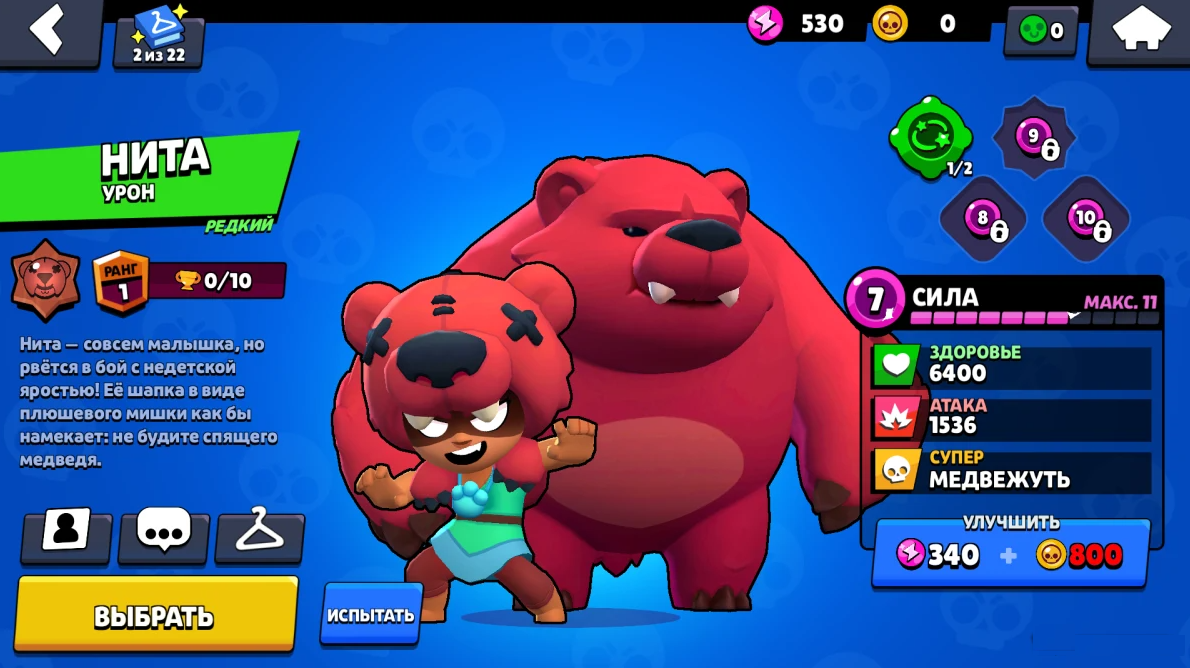Open the speech bubble pins button
Viewport: 1190px width, 668px height.
tap(163, 533)
